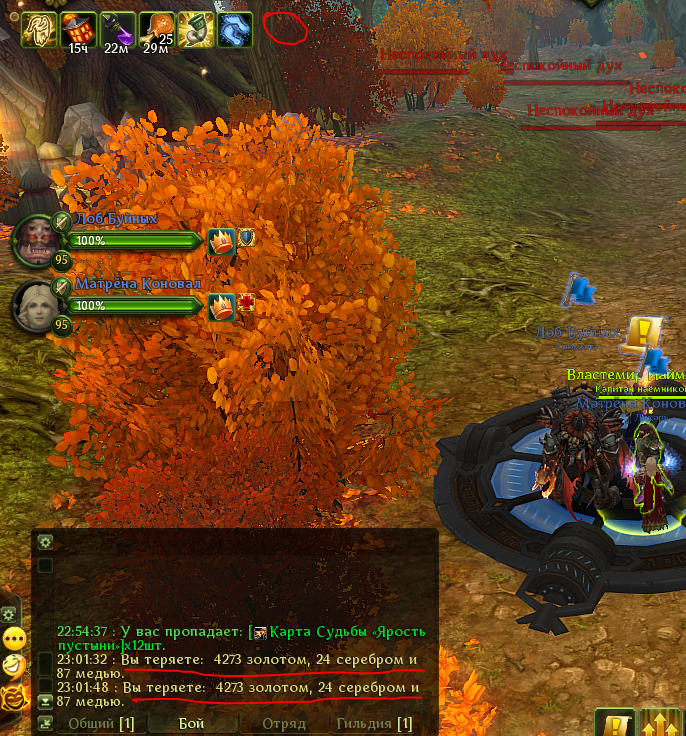The width and height of the screenshot is (686, 736).
Task: Open the yellow speech bubble chat button
Action: 13,638
